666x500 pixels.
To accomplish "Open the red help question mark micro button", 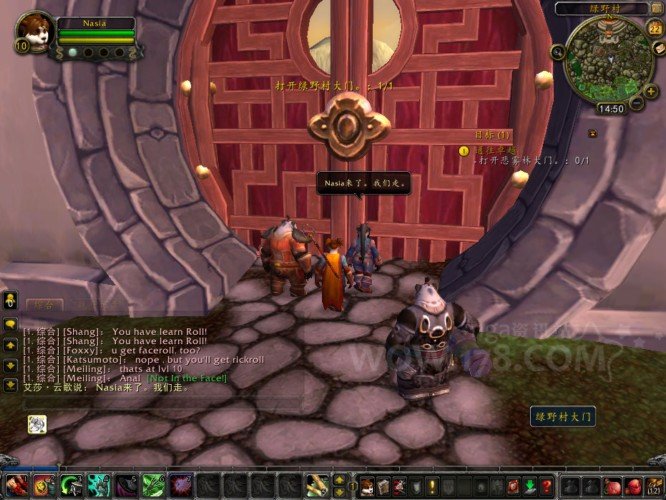I will pyautogui.click(x=547, y=487).
